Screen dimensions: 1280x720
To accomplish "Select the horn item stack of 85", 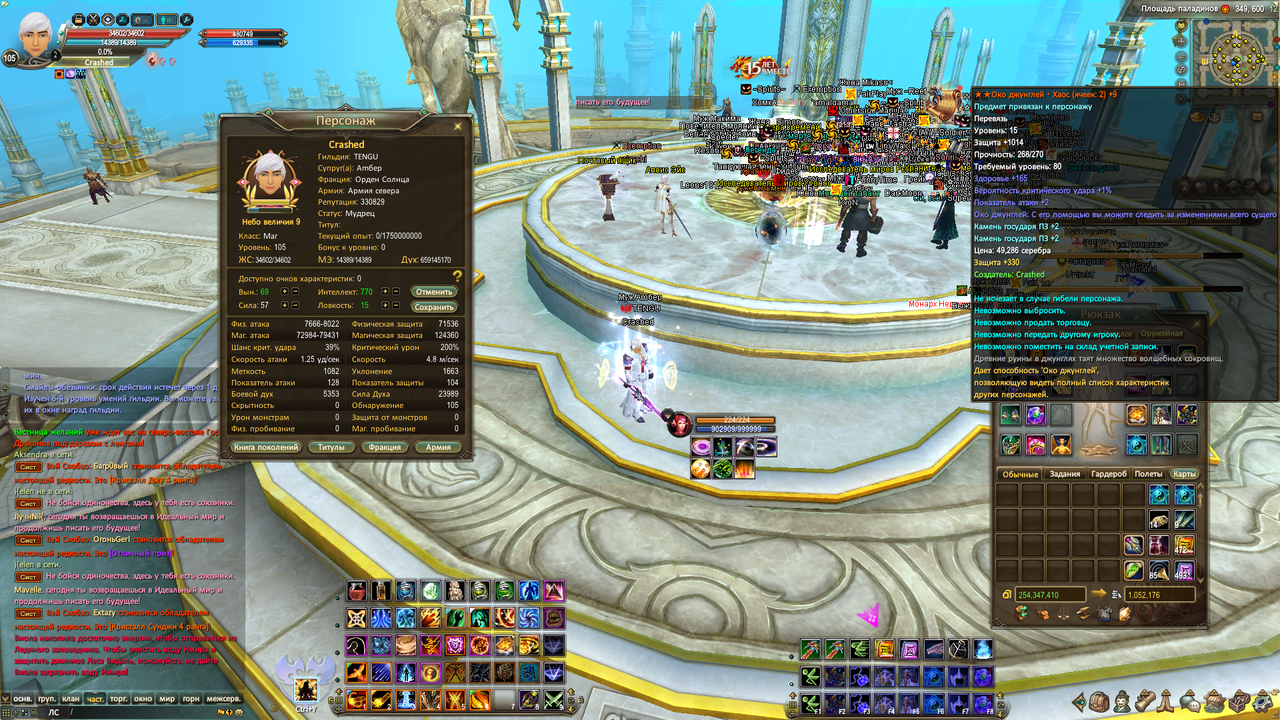I will (x=1159, y=570).
